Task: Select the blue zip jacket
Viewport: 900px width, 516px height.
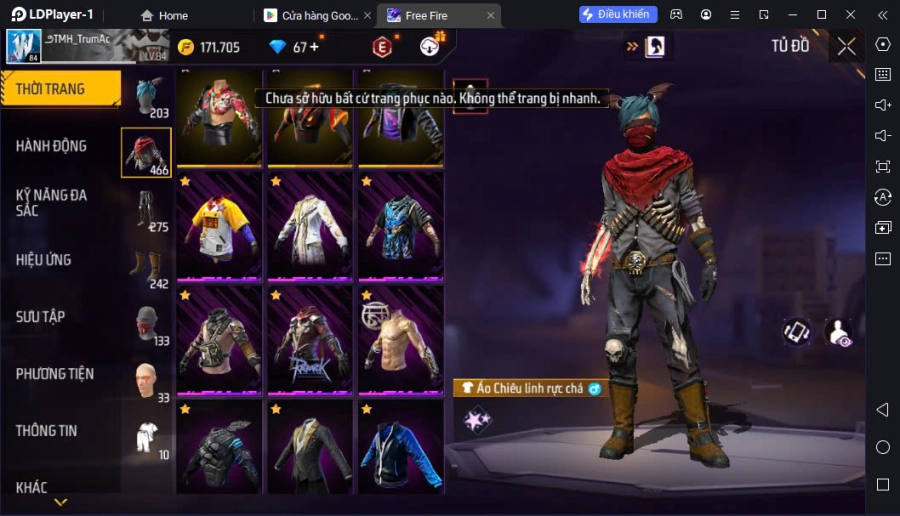Action: point(400,450)
